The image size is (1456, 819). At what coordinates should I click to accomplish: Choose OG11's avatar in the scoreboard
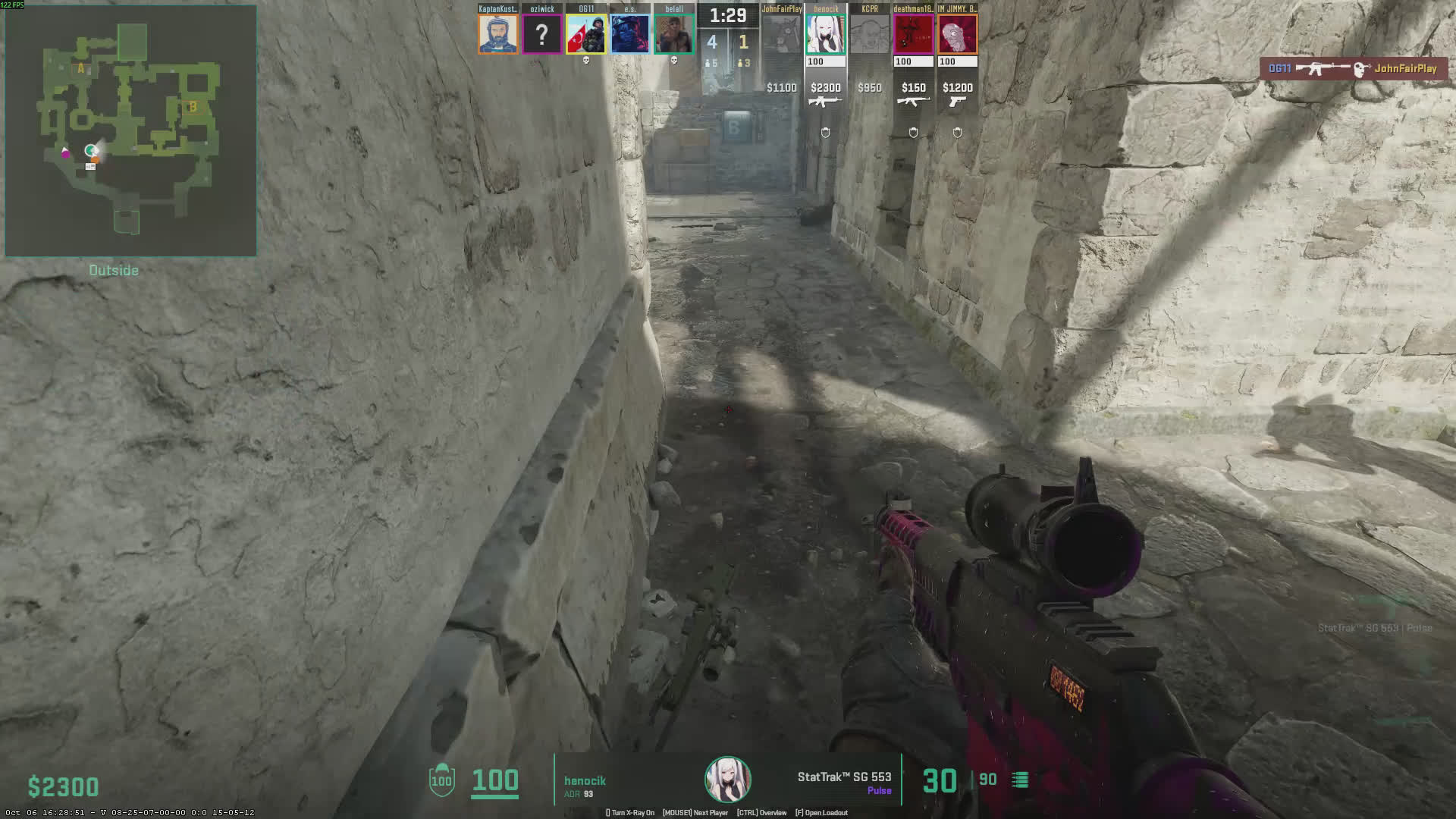pyautogui.click(x=586, y=34)
